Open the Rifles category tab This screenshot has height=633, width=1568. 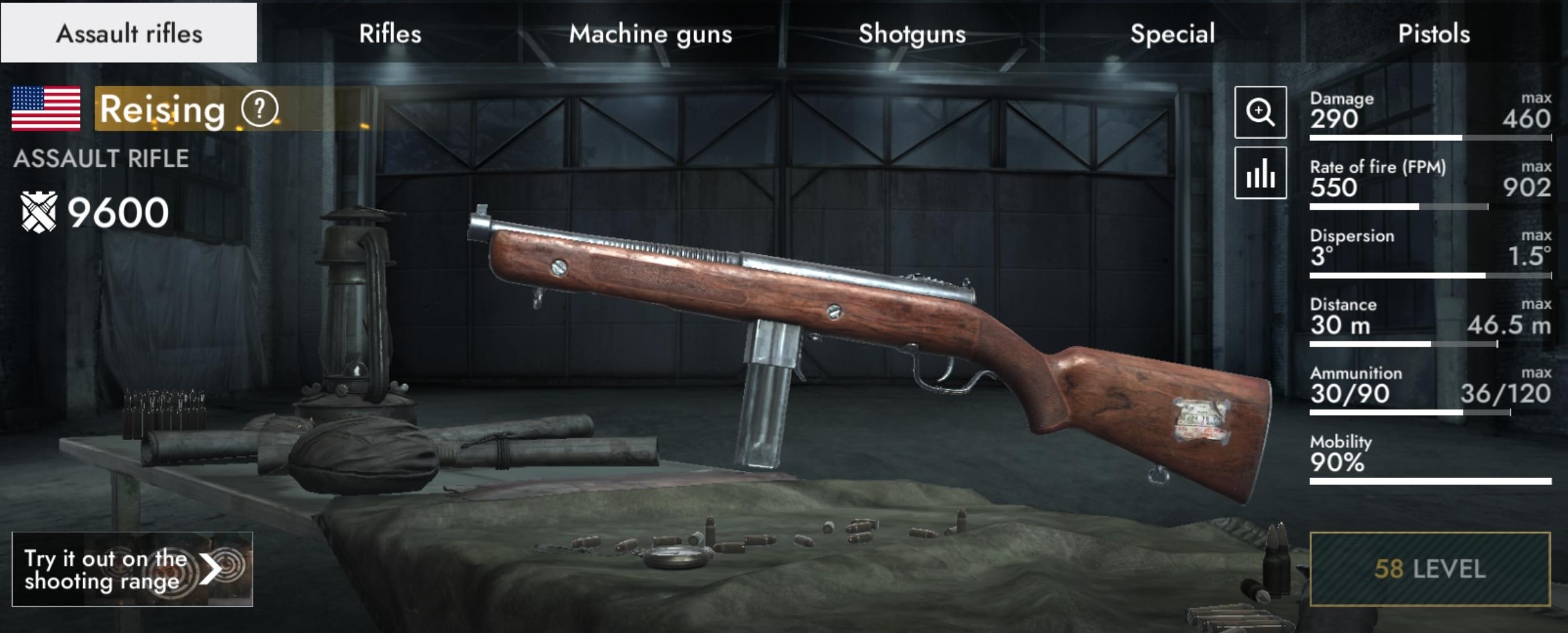[x=390, y=33]
